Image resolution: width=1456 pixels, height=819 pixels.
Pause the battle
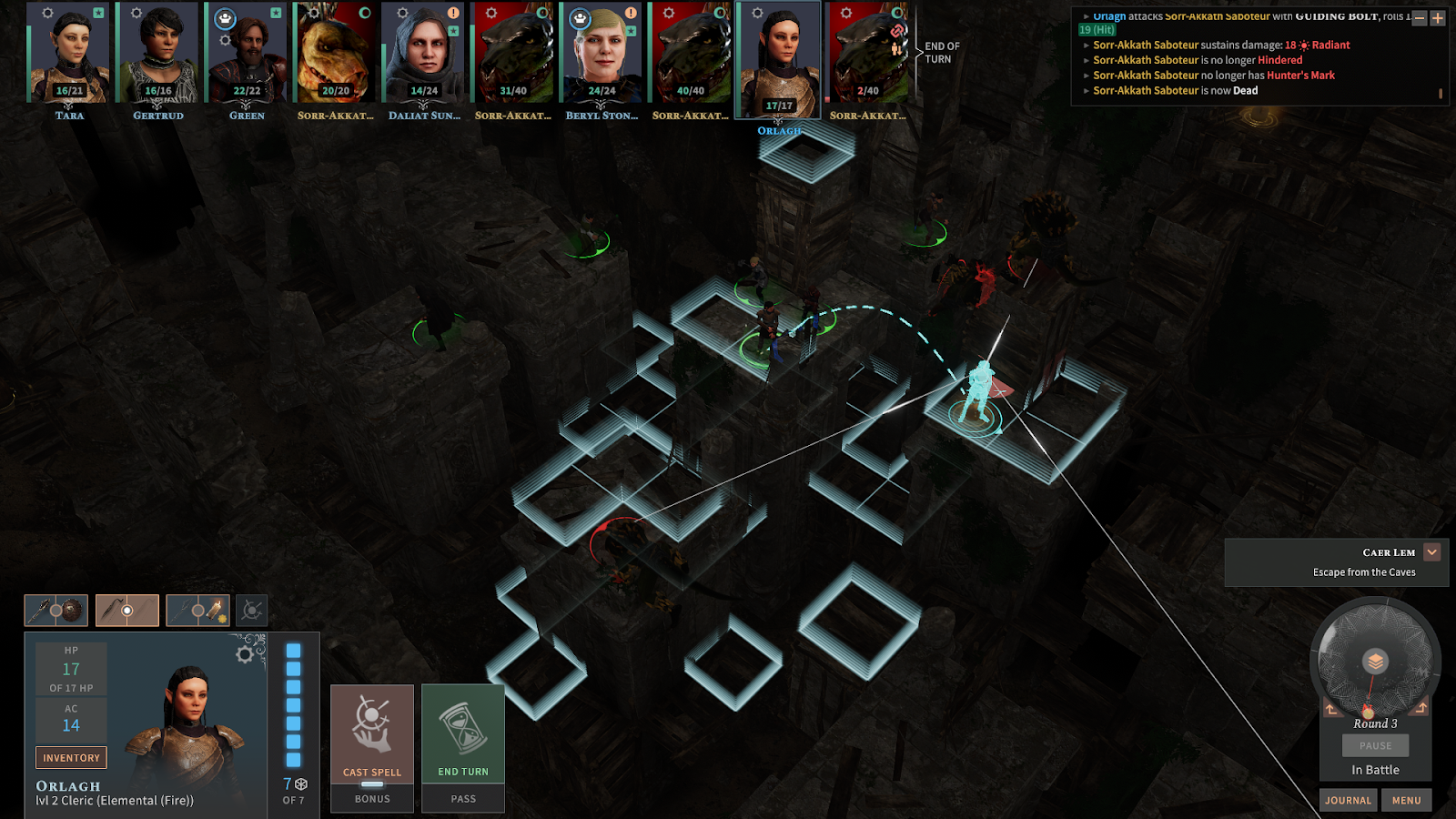tap(1375, 745)
